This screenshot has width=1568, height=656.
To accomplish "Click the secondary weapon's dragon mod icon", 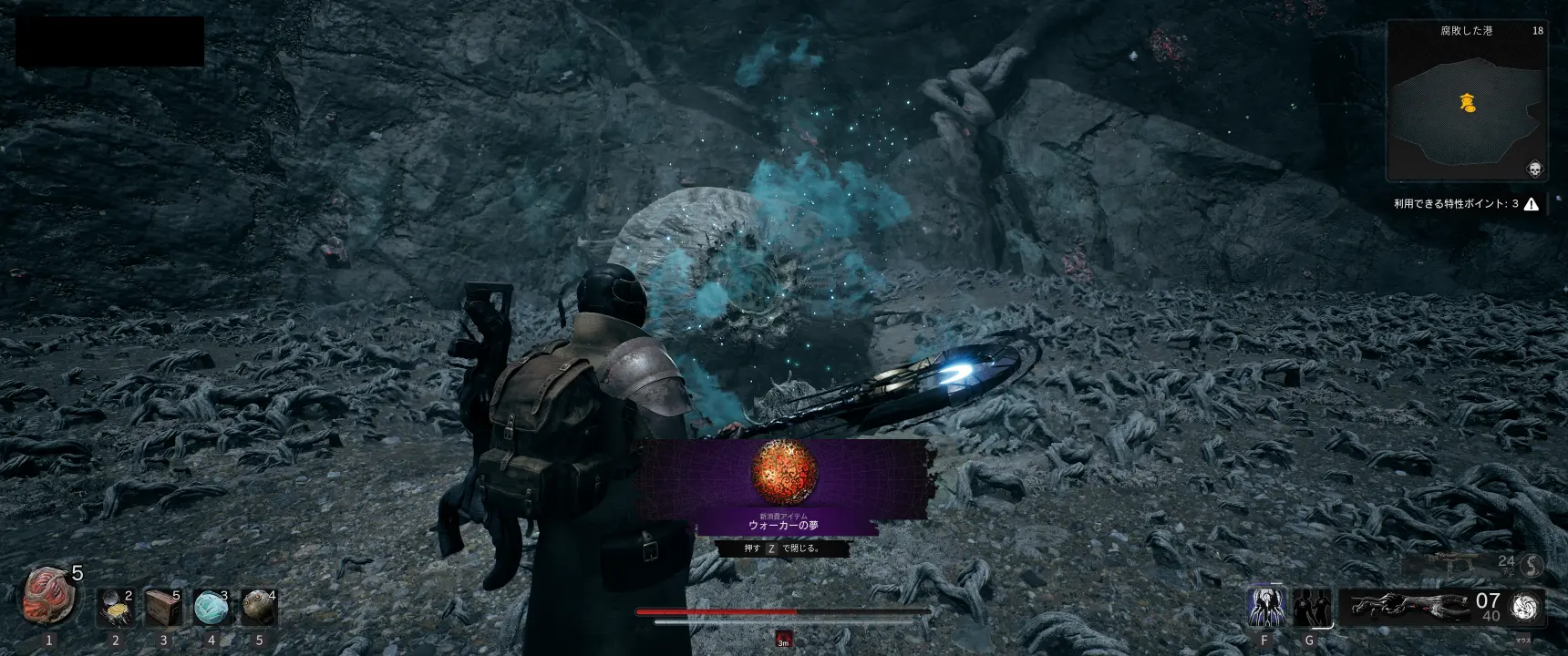I will (x=1532, y=566).
